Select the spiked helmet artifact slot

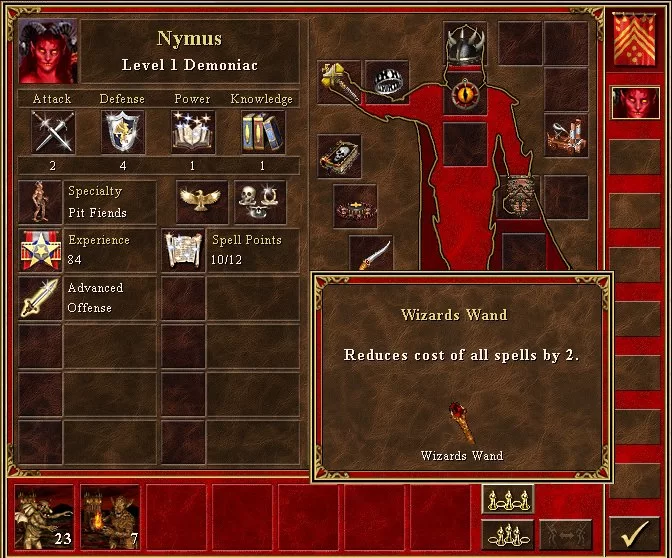(465, 44)
